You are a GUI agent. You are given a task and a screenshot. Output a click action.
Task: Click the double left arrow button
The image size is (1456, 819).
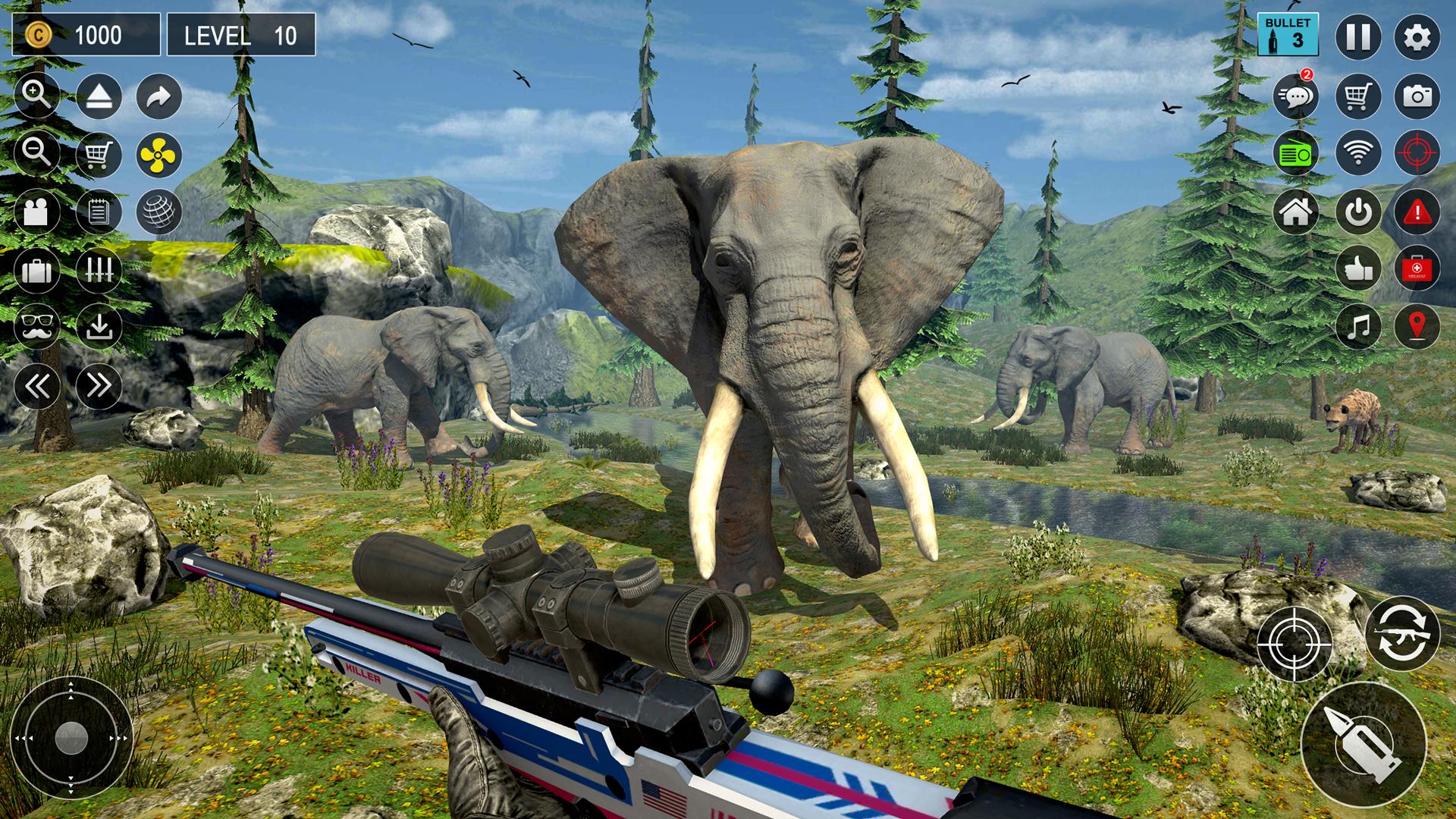(36, 386)
